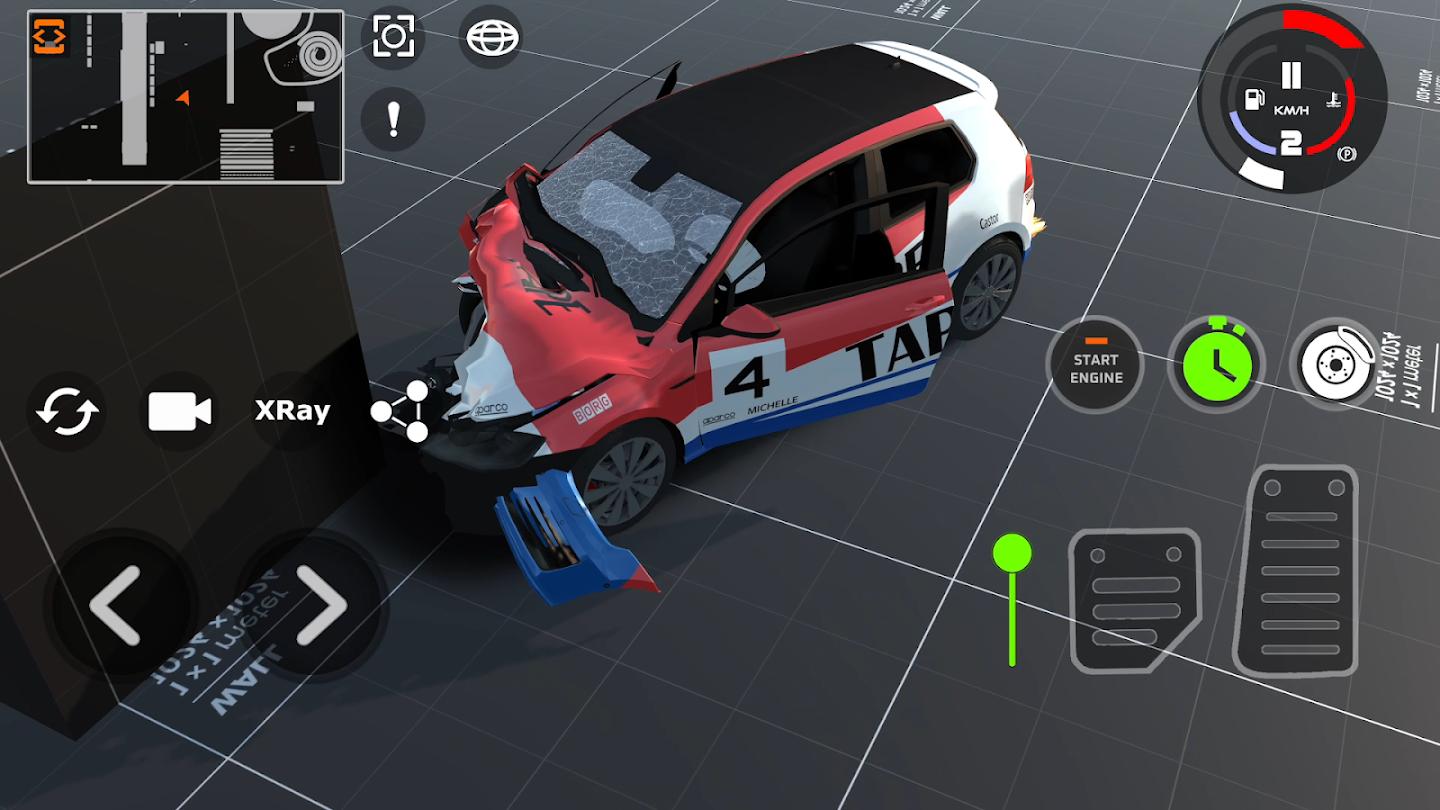Toggle XRay view of the car

(291, 410)
